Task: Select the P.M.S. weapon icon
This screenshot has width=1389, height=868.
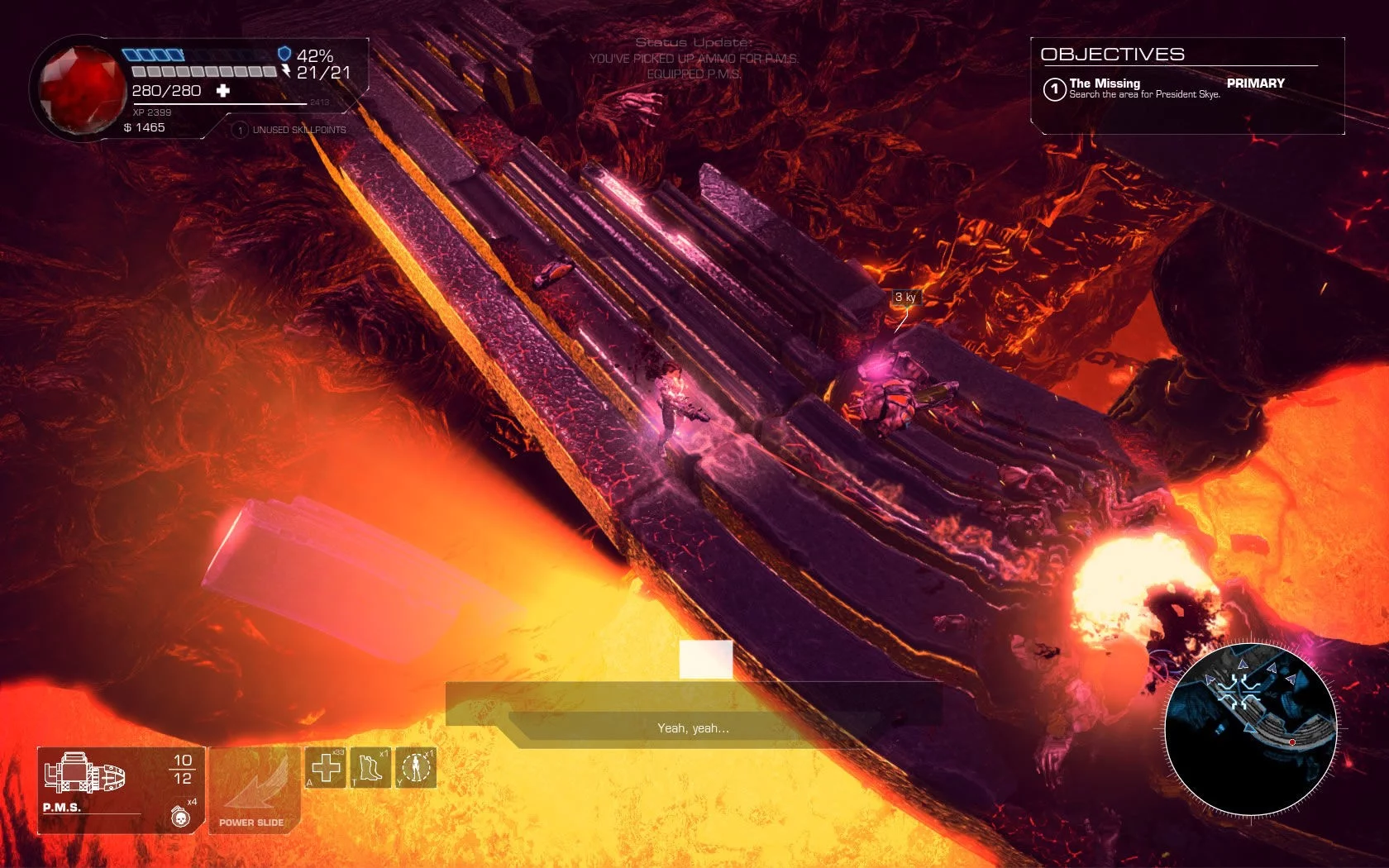Action: click(x=85, y=775)
